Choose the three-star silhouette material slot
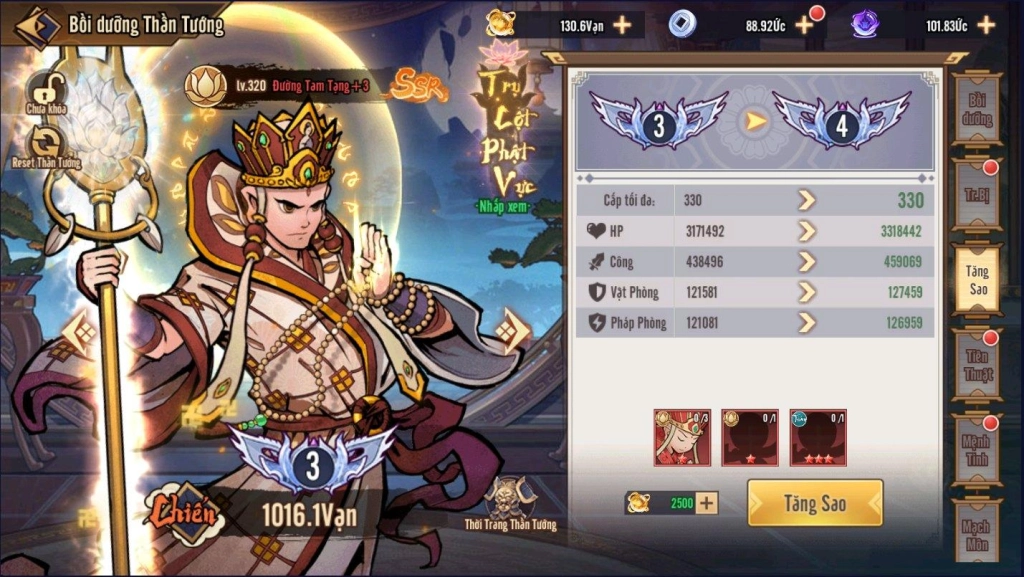 (x=817, y=437)
